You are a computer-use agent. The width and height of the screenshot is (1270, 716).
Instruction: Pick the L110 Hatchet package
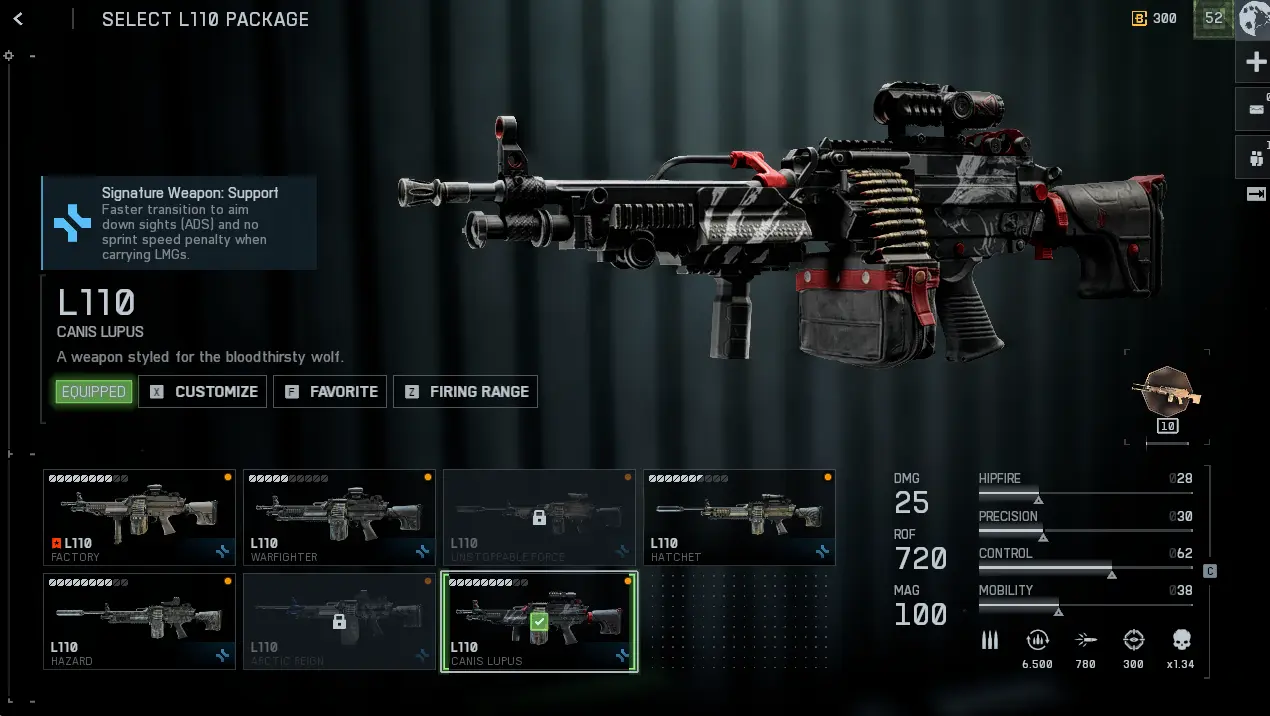(739, 518)
